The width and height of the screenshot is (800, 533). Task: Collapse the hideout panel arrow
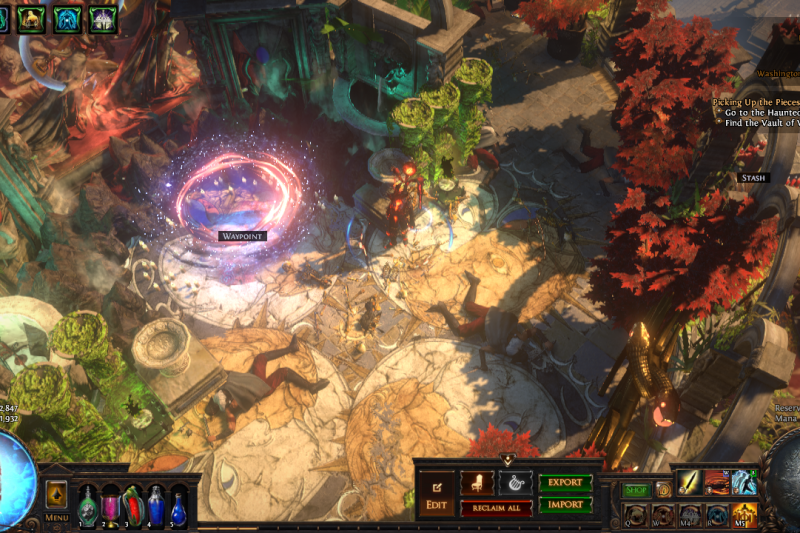point(508,461)
